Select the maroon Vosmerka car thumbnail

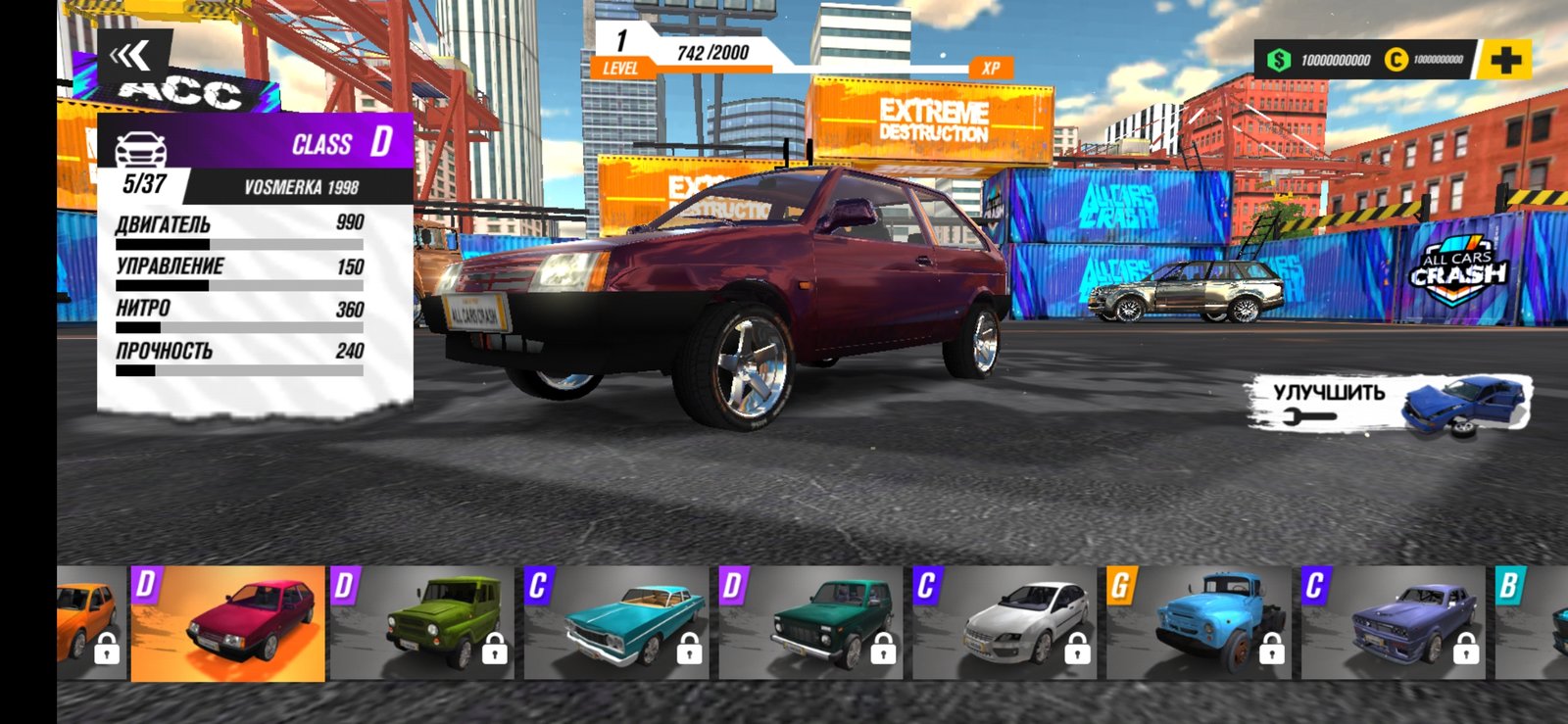227,623
